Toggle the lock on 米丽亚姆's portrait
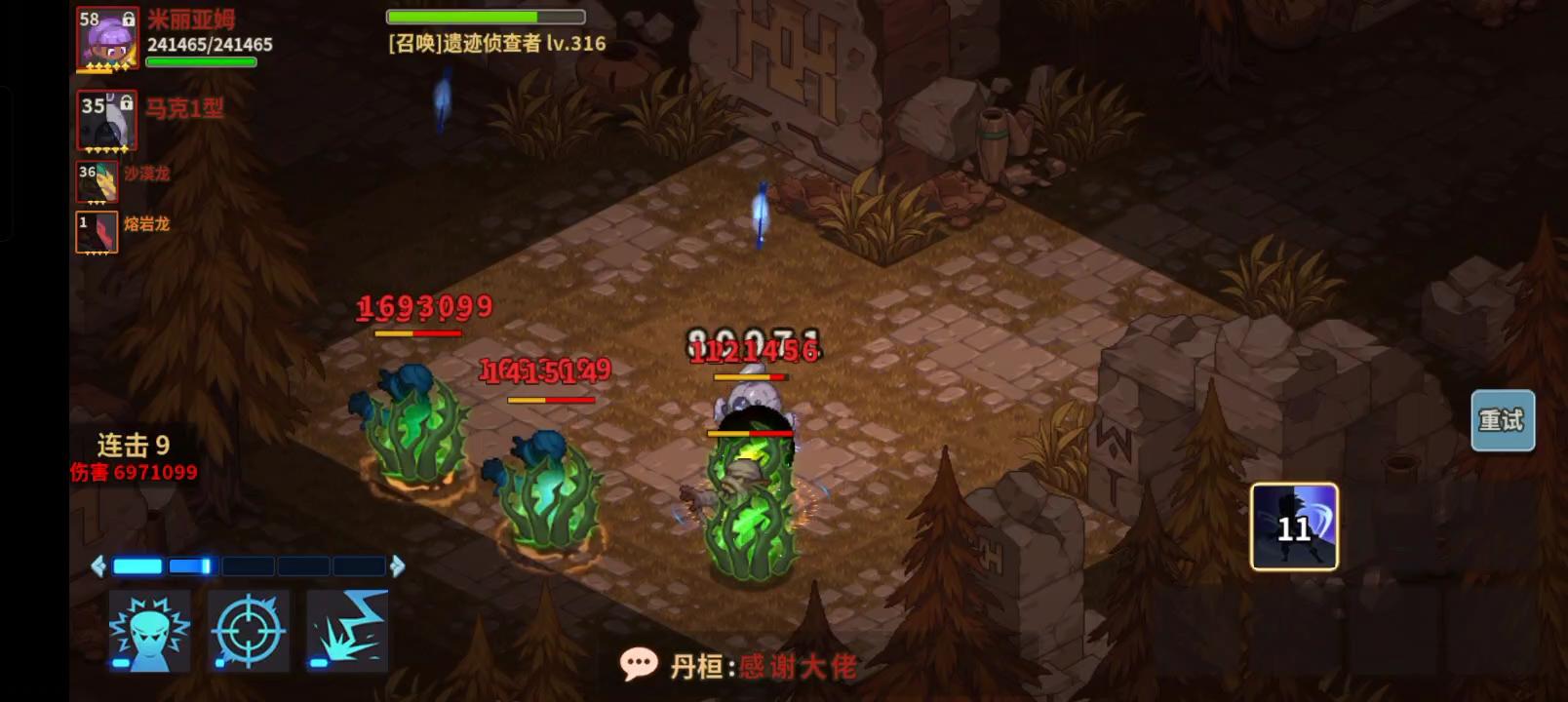This screenshot has width=1568, height=702. 130,19
